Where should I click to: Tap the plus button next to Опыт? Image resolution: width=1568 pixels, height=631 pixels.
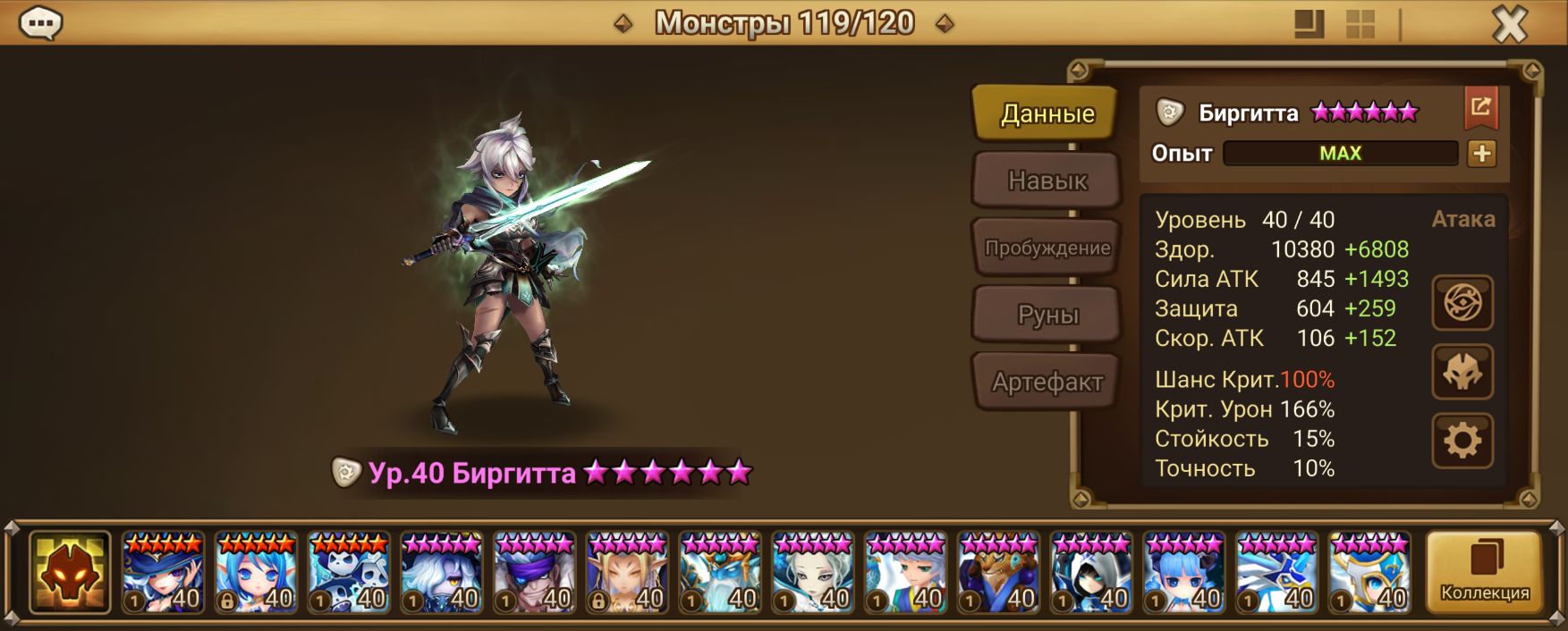[1481, 154]
